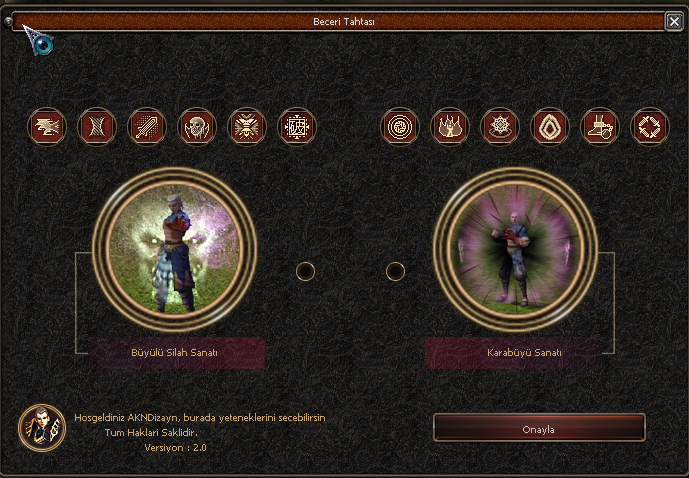Select the winged insect skill icon
The width and height of the screenshot is (689, 478).
point(247,127)
